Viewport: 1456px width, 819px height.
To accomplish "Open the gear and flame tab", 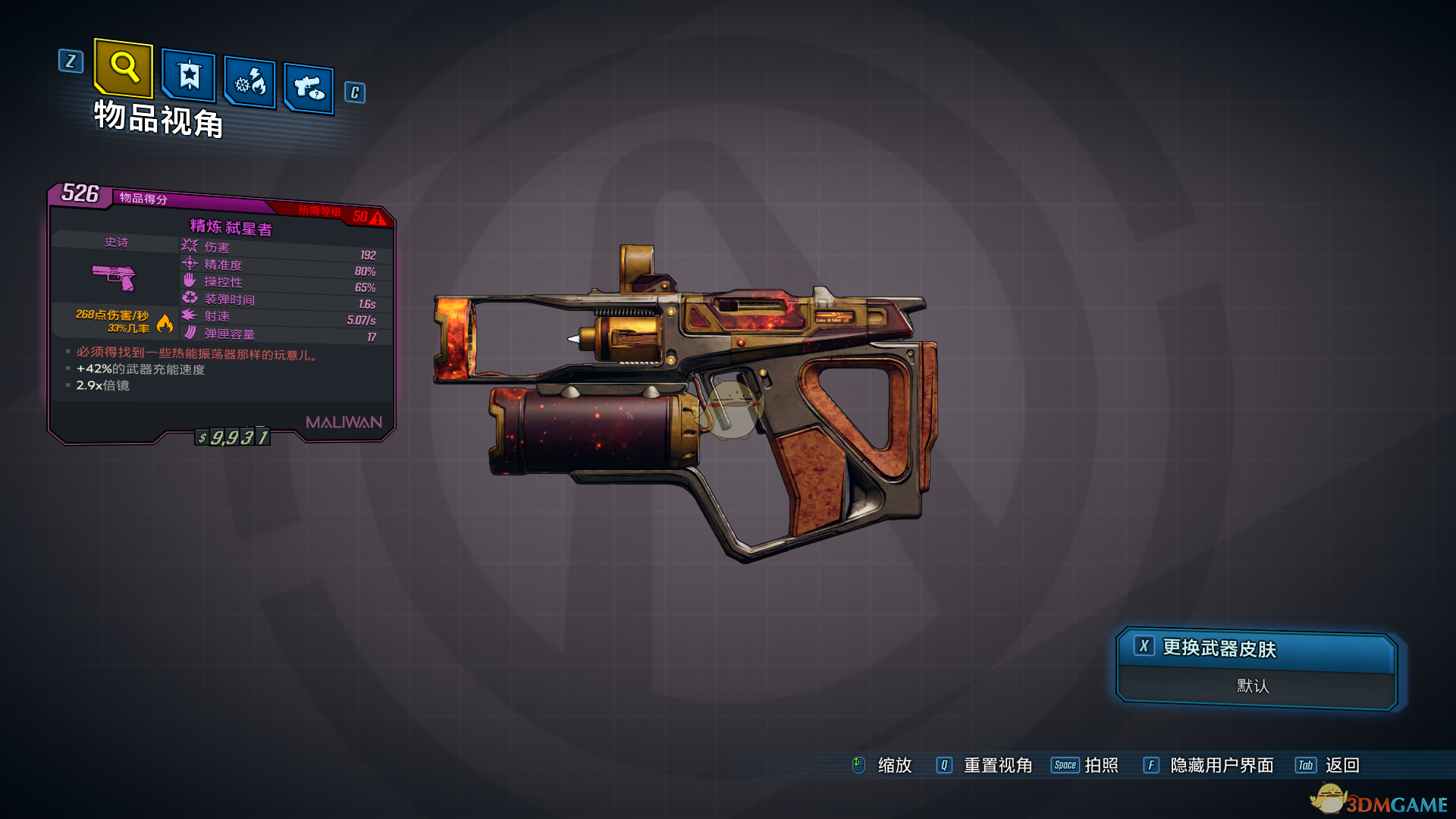I will 250,82.
